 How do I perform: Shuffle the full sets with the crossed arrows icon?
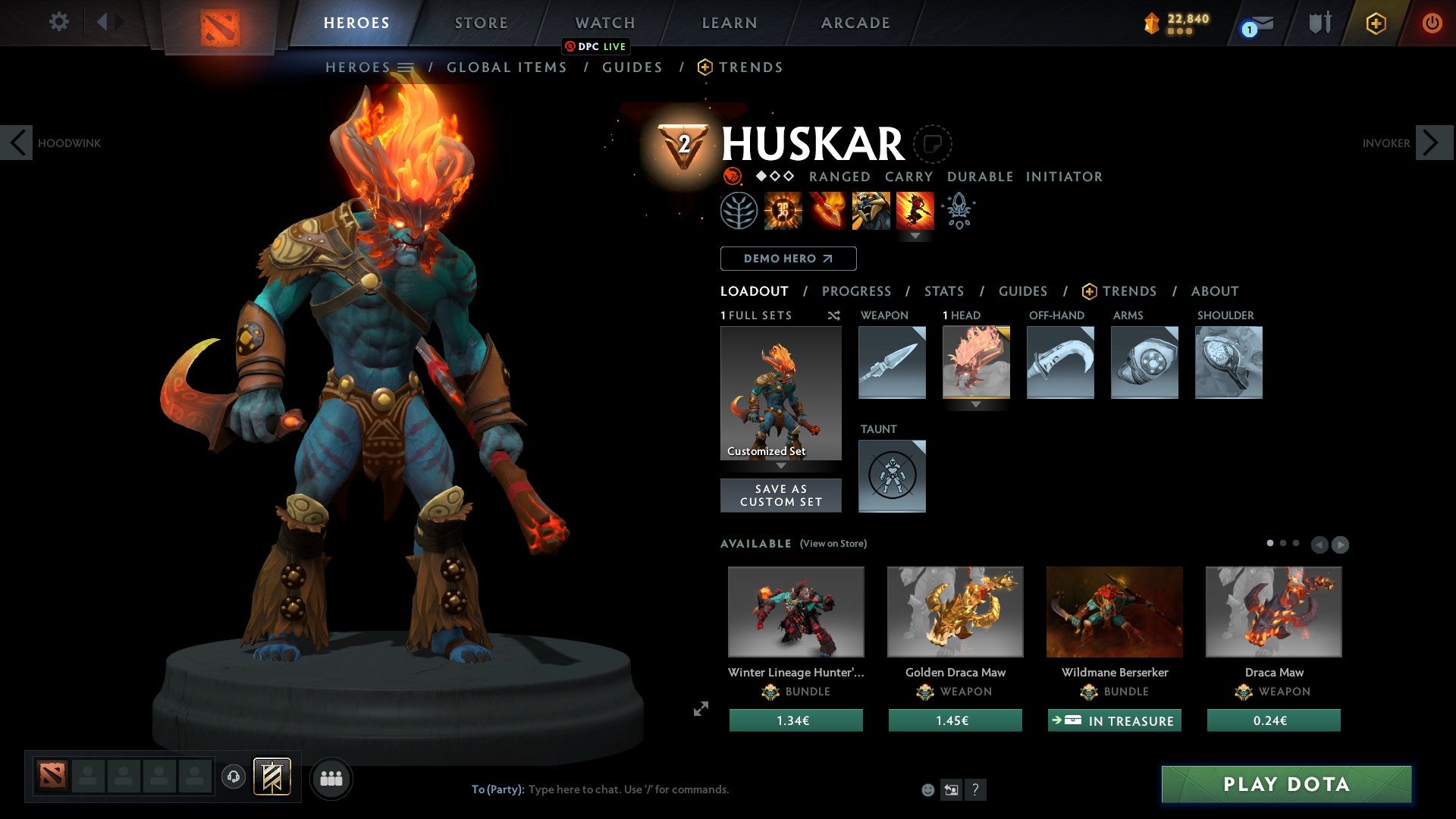(x=834, y=315)
